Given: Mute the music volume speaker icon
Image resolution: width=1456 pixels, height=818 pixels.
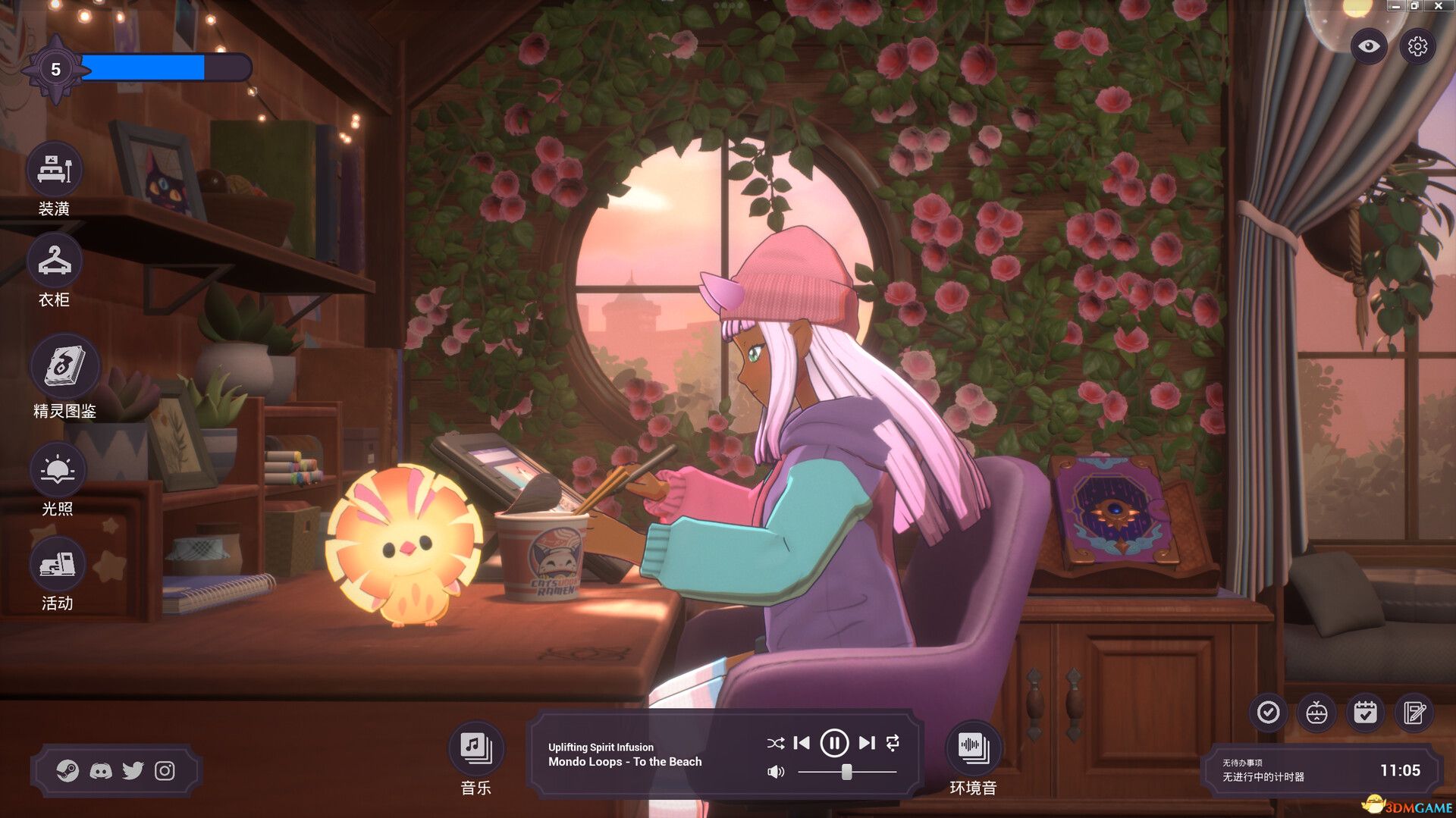Looking at the screenshot, I should [x=775, y=772].
